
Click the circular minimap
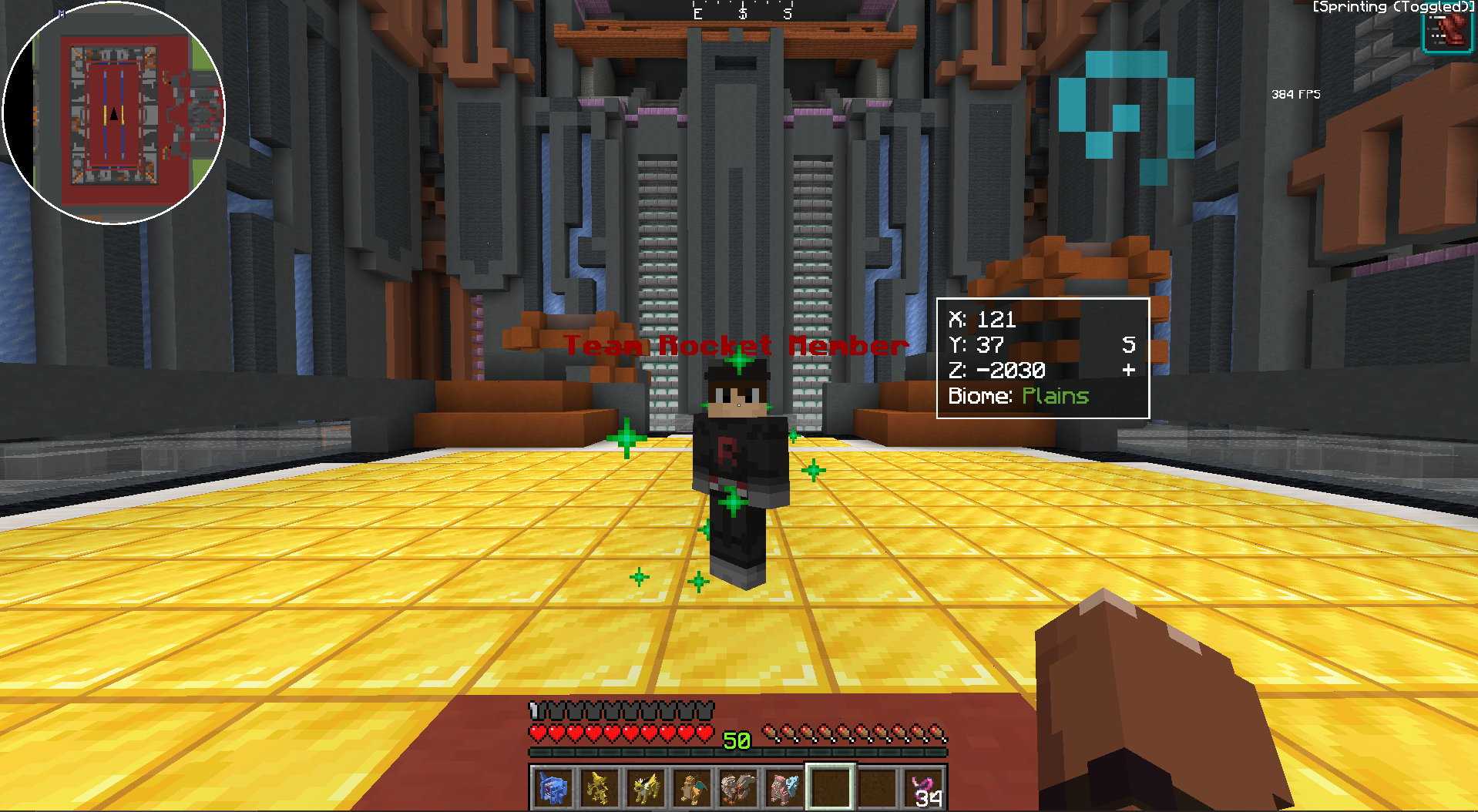[114, 114]
